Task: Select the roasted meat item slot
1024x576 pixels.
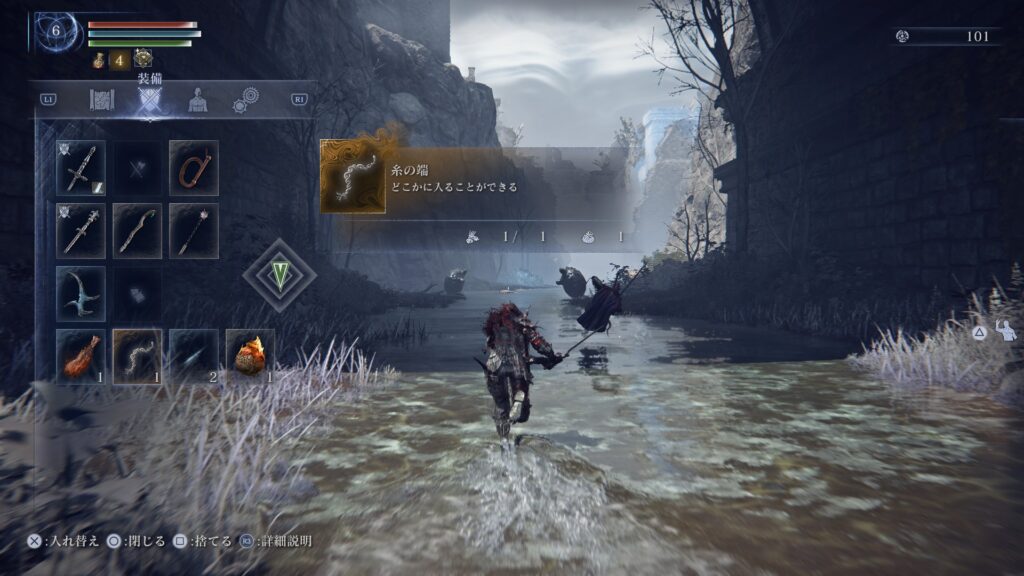Action: [81, 355]
